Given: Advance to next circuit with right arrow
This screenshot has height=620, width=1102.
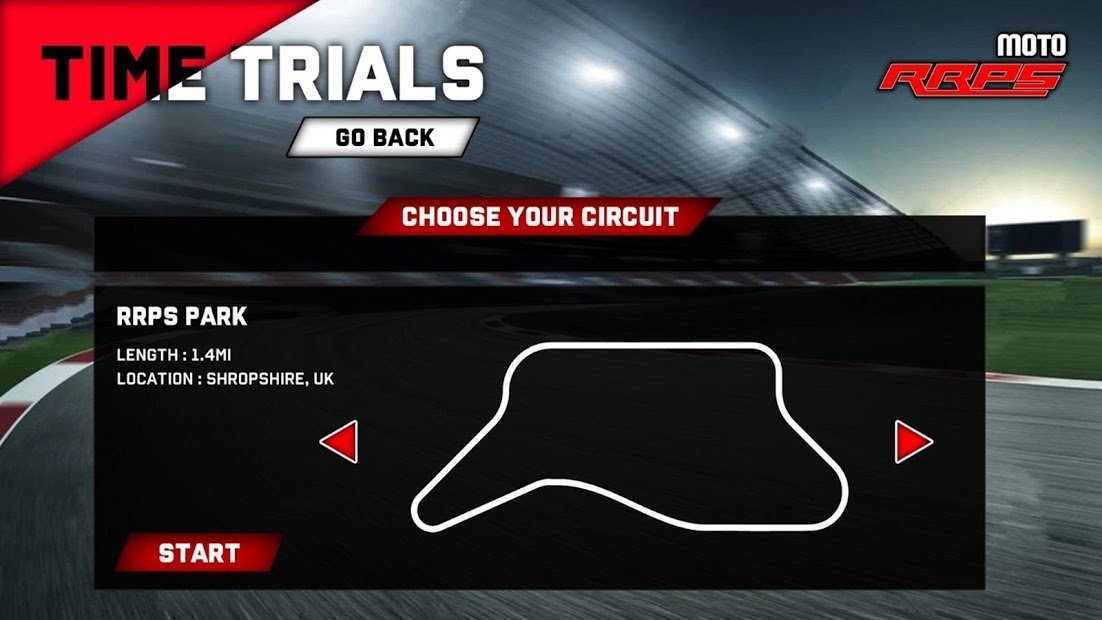Looking at the screenshot, I should [911, 441].
